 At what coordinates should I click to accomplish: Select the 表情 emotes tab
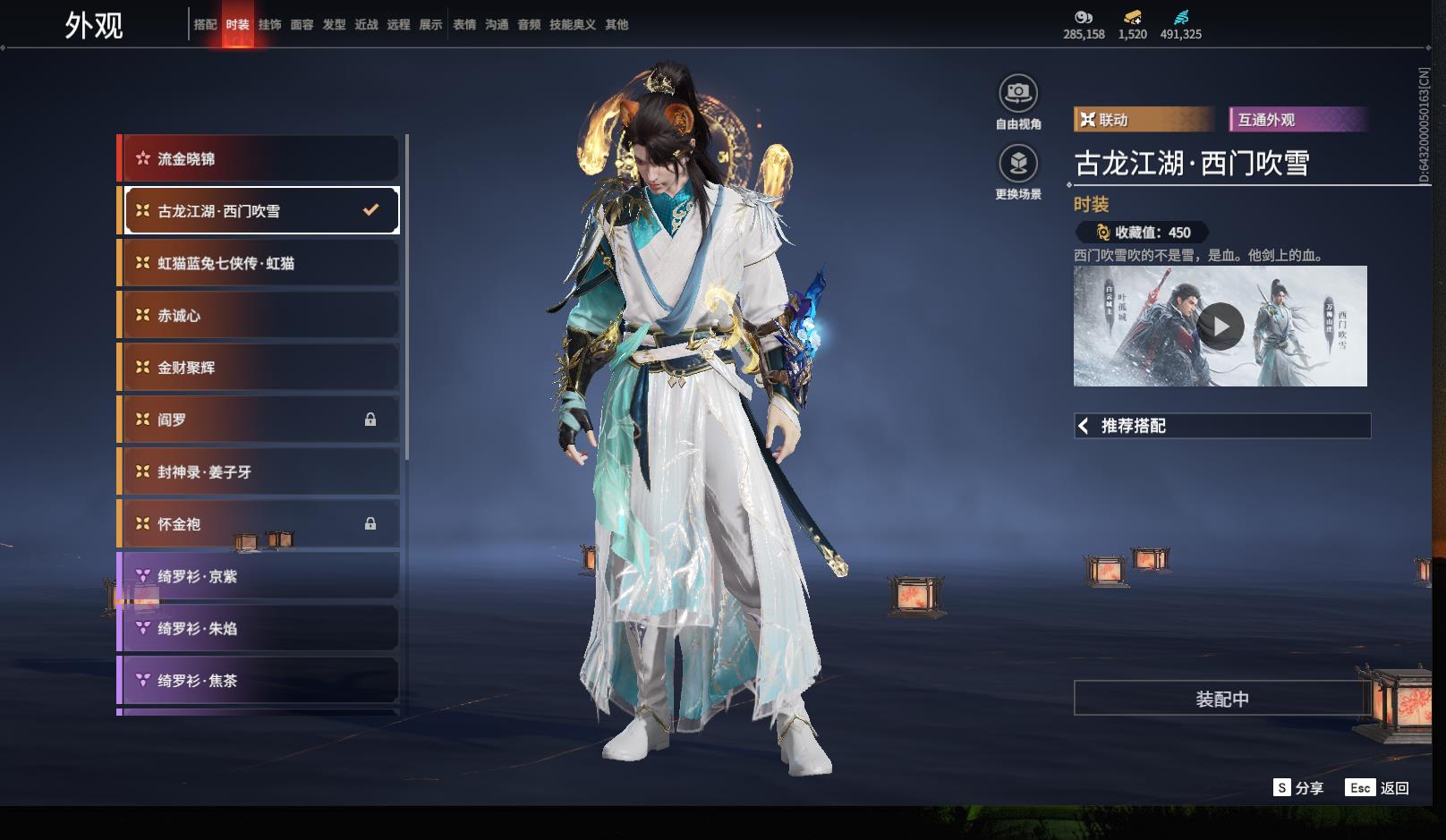pyautogui.click(x=464, y=25)
